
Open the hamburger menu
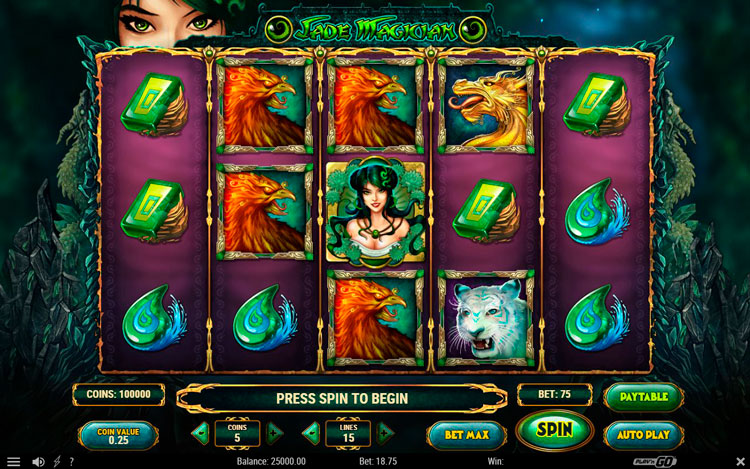pyautogui.click(x=13, y=461)
